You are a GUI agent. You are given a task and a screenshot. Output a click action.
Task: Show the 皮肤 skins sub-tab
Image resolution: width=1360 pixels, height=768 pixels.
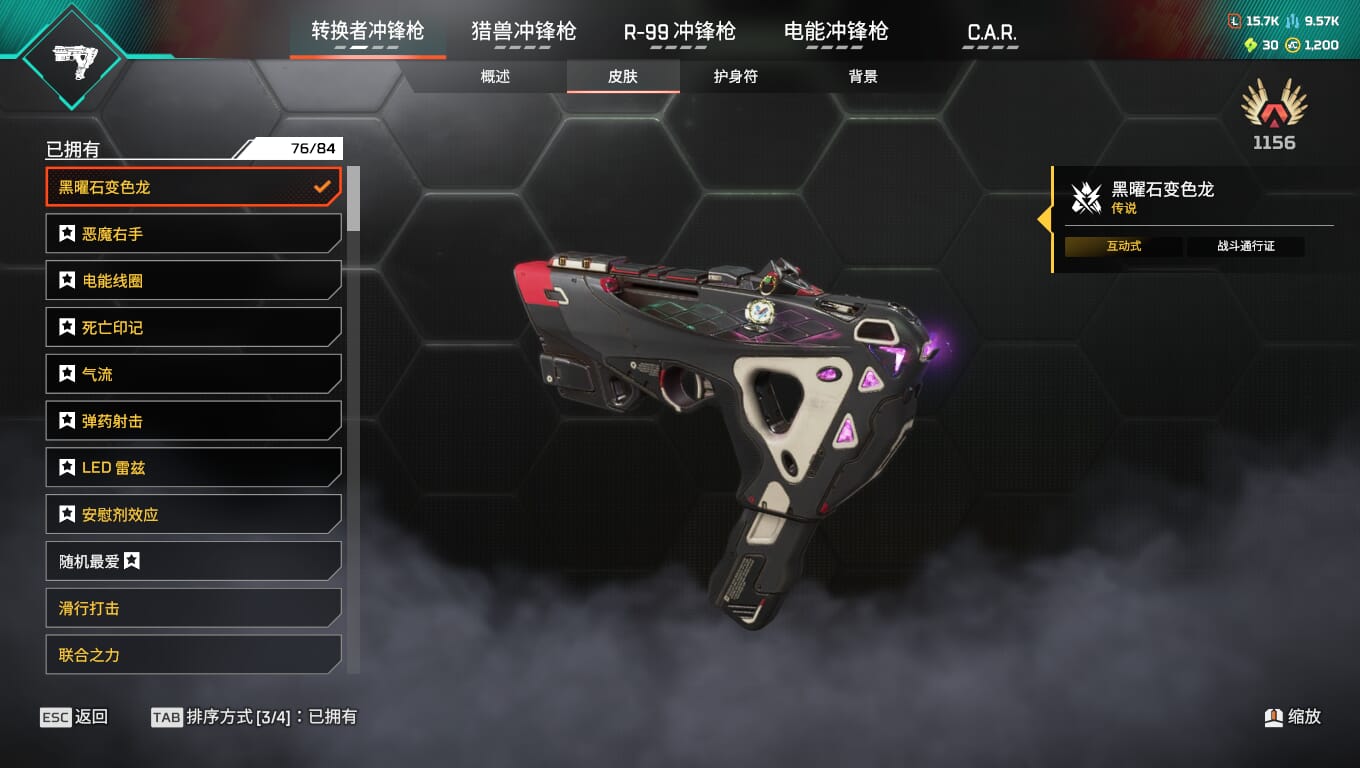[623, 77]
